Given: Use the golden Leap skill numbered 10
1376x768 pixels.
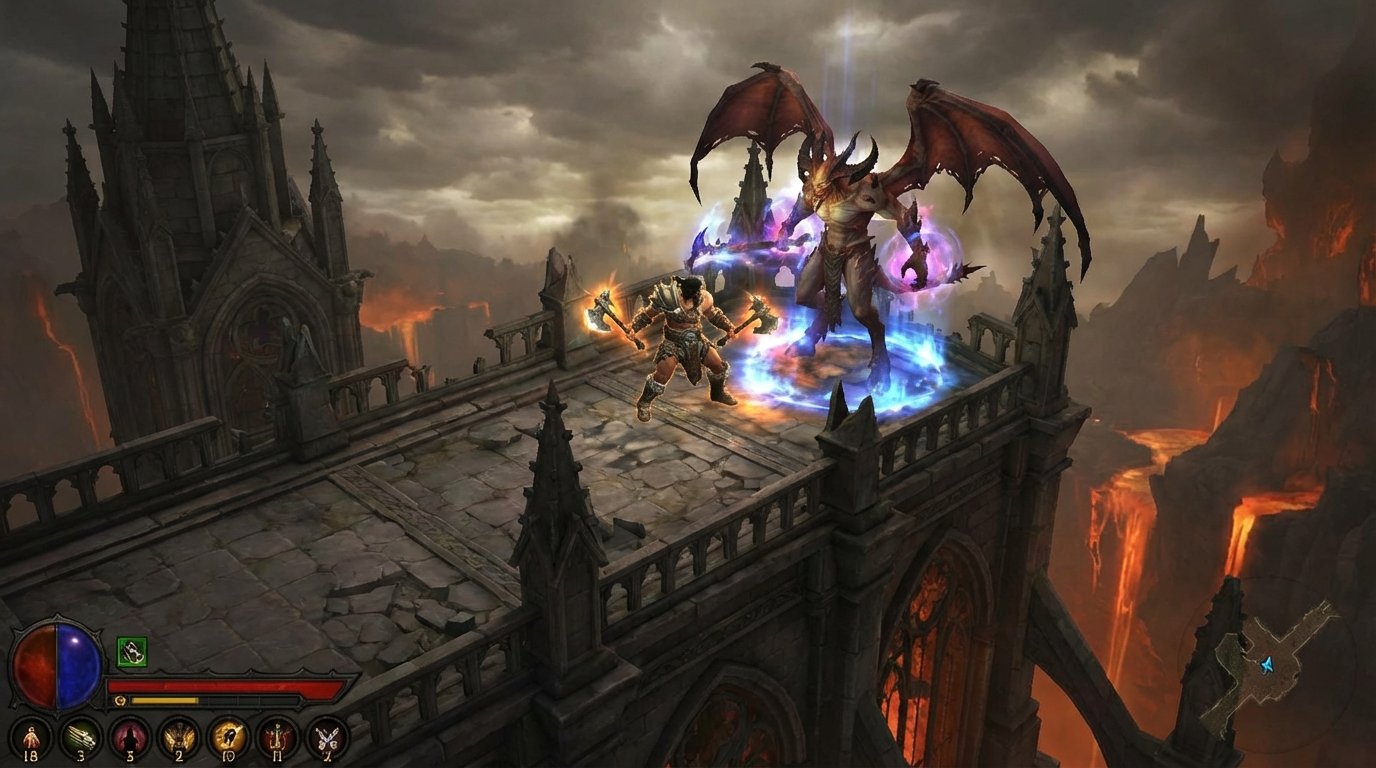Looking at the screenshot, I should click(x=229, y=738).
